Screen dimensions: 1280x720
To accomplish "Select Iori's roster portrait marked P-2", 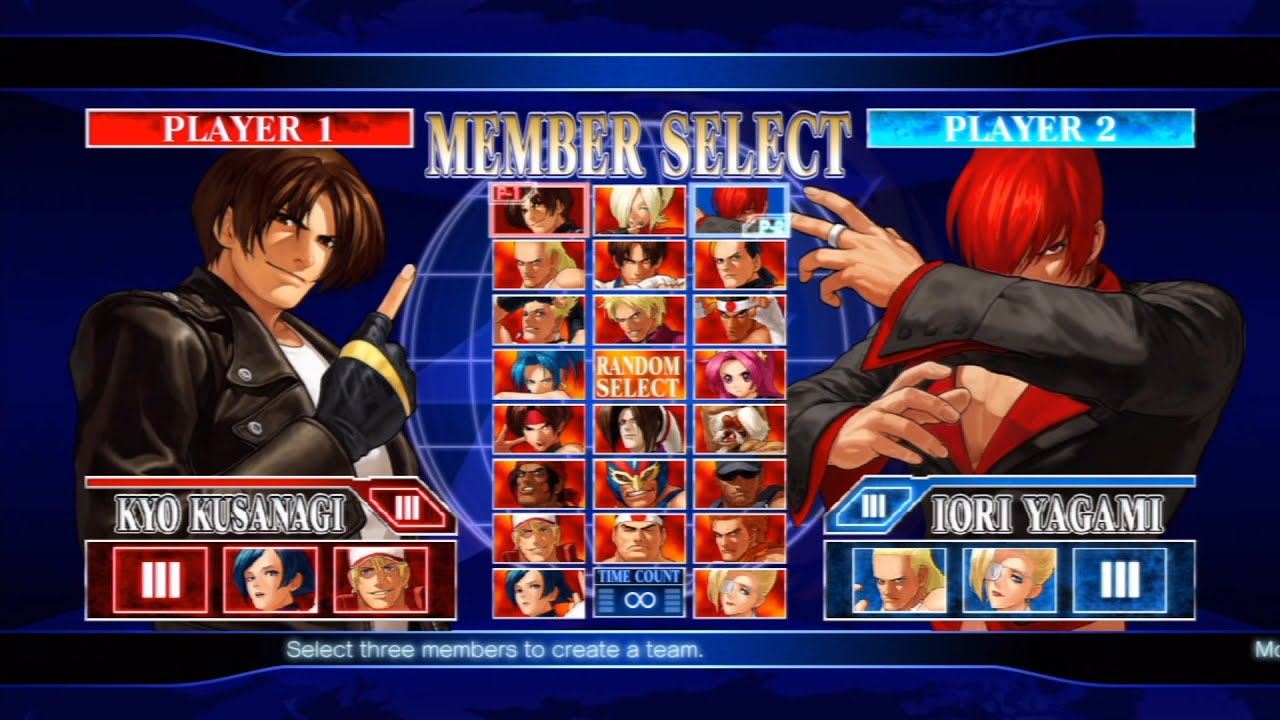I will tap(740, 209).
